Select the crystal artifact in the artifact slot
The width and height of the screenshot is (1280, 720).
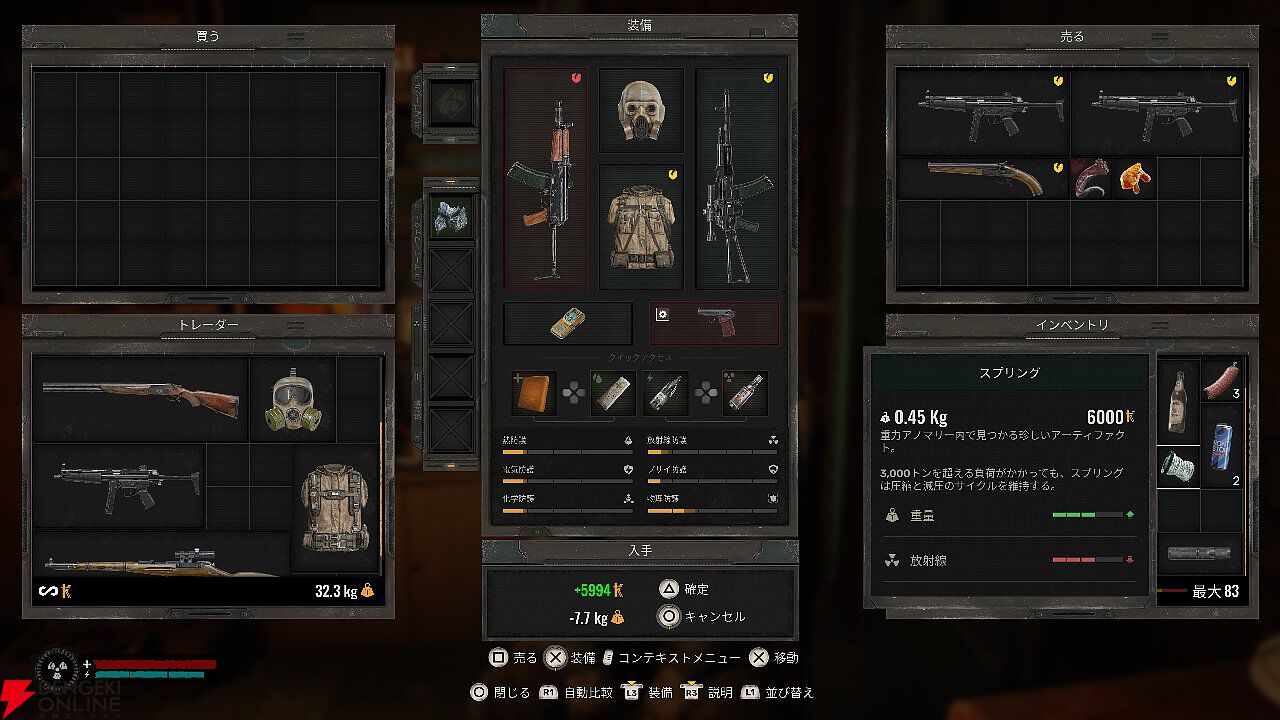point(452,217)
